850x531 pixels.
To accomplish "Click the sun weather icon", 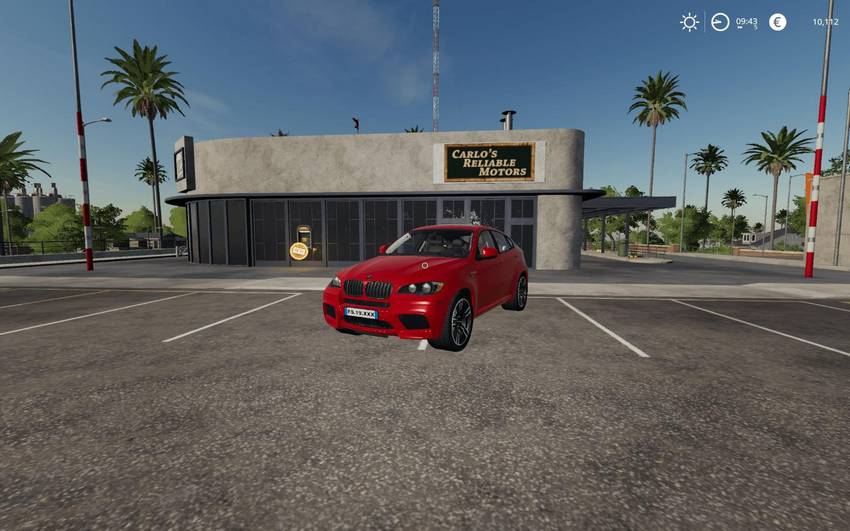I will click(x=689, y=22).
